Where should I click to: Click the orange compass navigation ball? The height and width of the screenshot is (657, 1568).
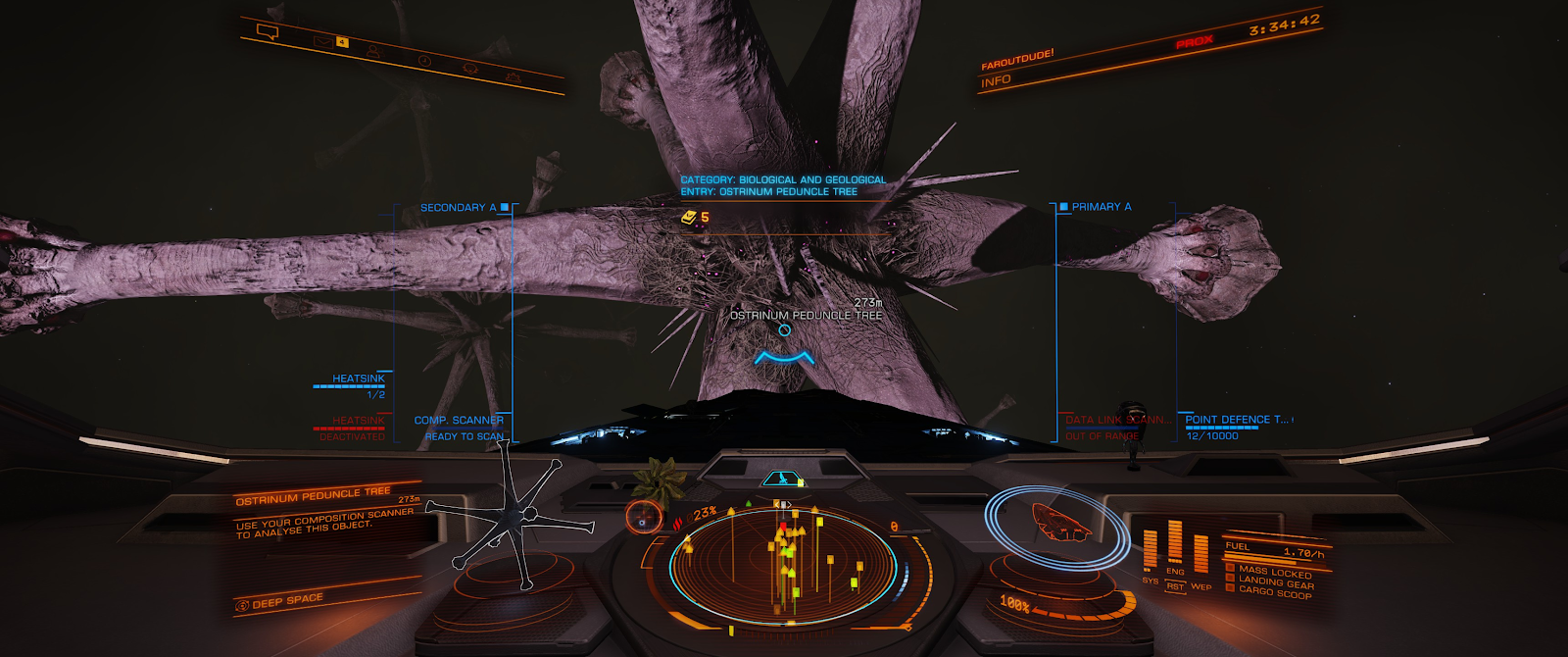[x=644, y=517]
